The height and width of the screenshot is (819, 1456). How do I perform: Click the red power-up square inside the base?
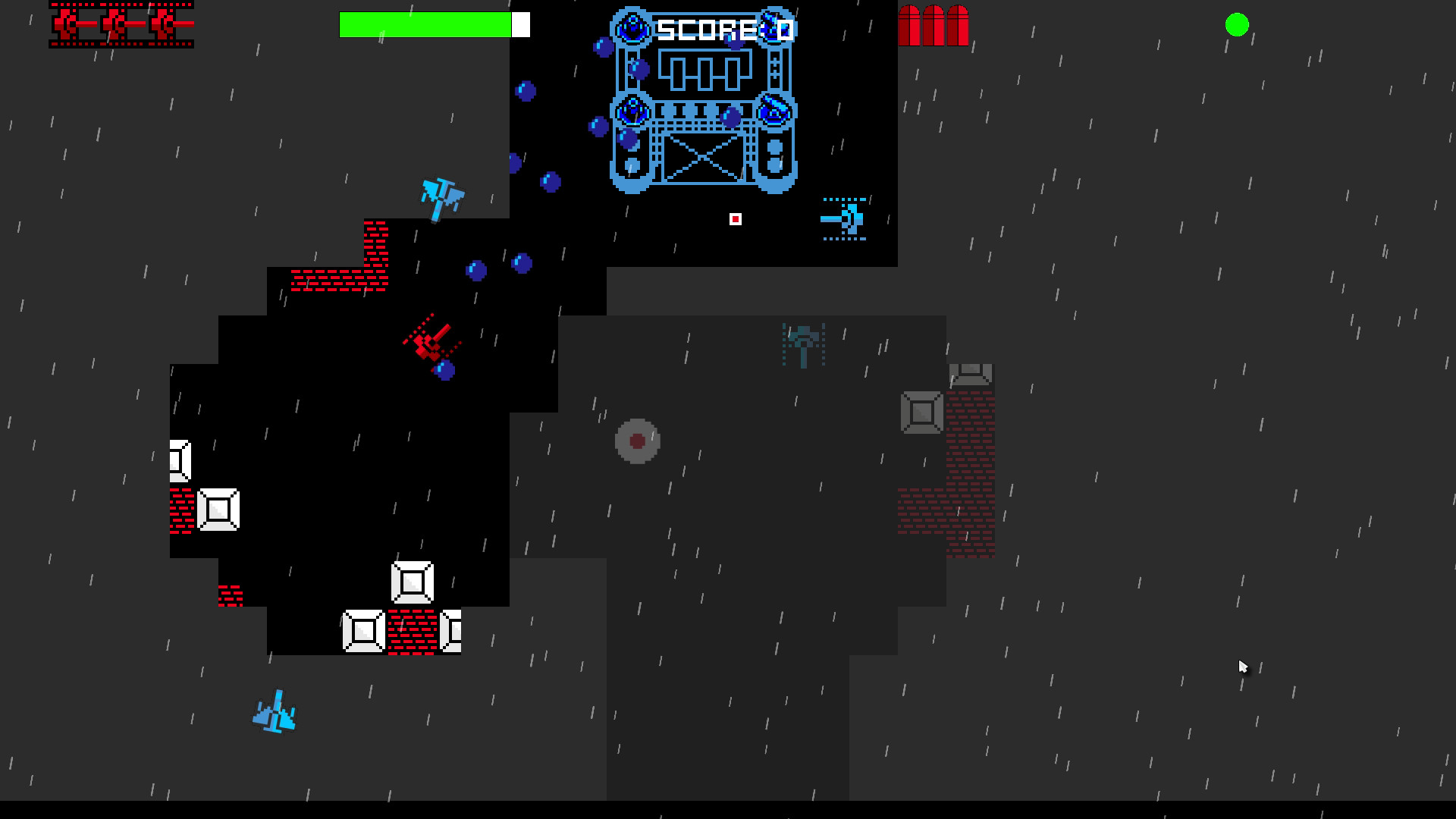click(x=735, y=220)
